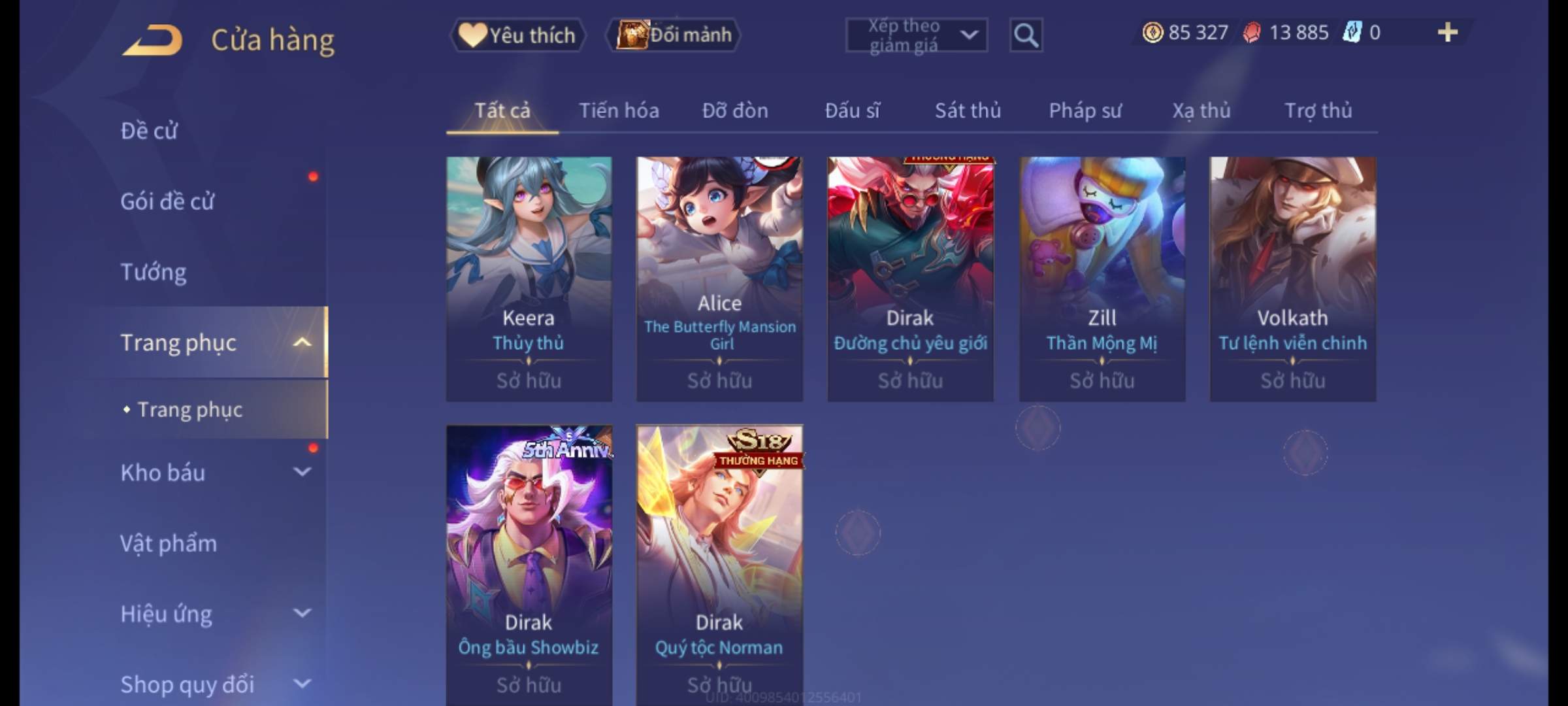Select Alice The Butterfly Mansion Girl skin
The width and height of the screenshot is (1568, 706).
point(719,278)
